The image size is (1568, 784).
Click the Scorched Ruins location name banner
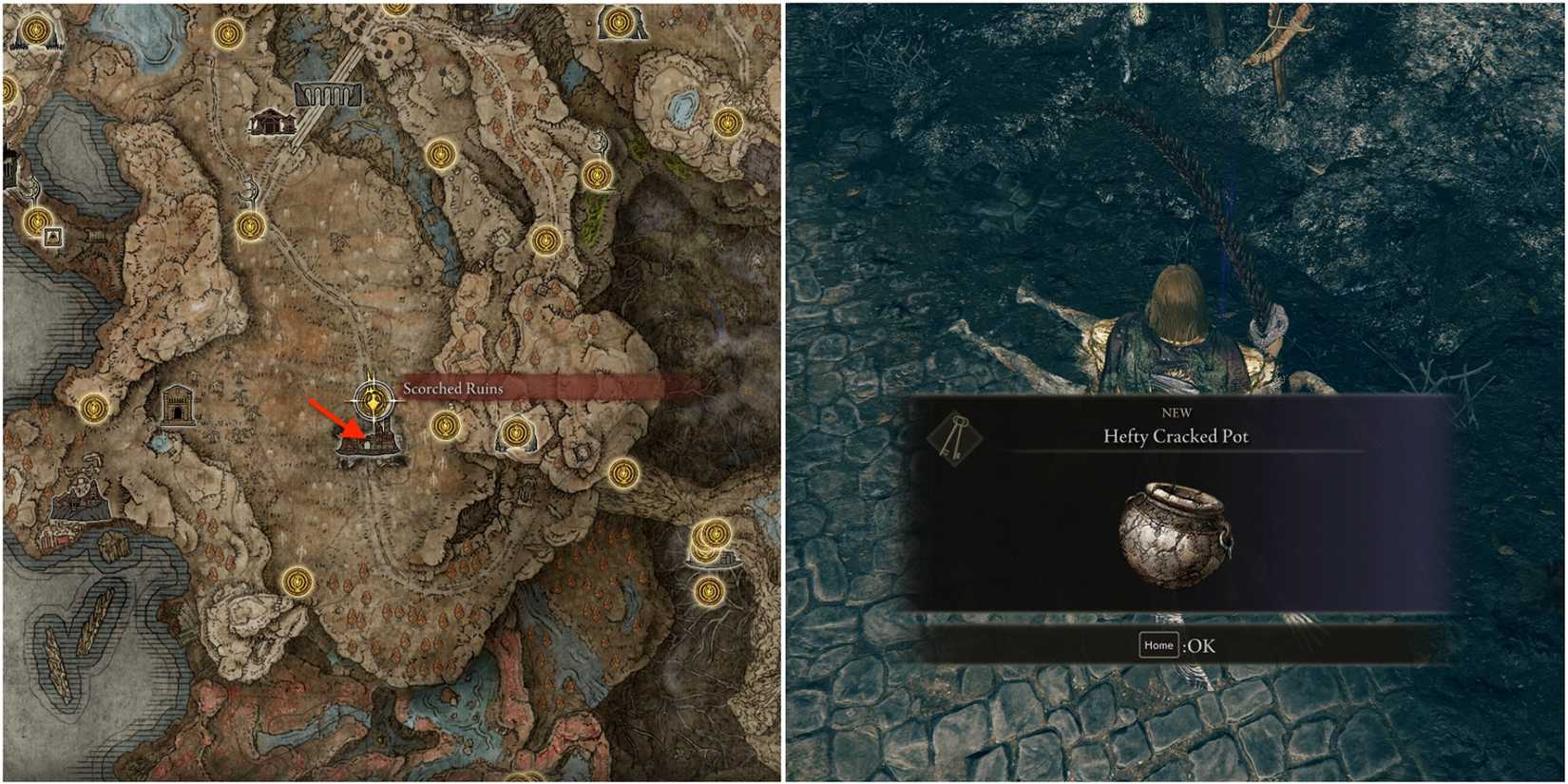pyautogui.click(x=456, y=388)
